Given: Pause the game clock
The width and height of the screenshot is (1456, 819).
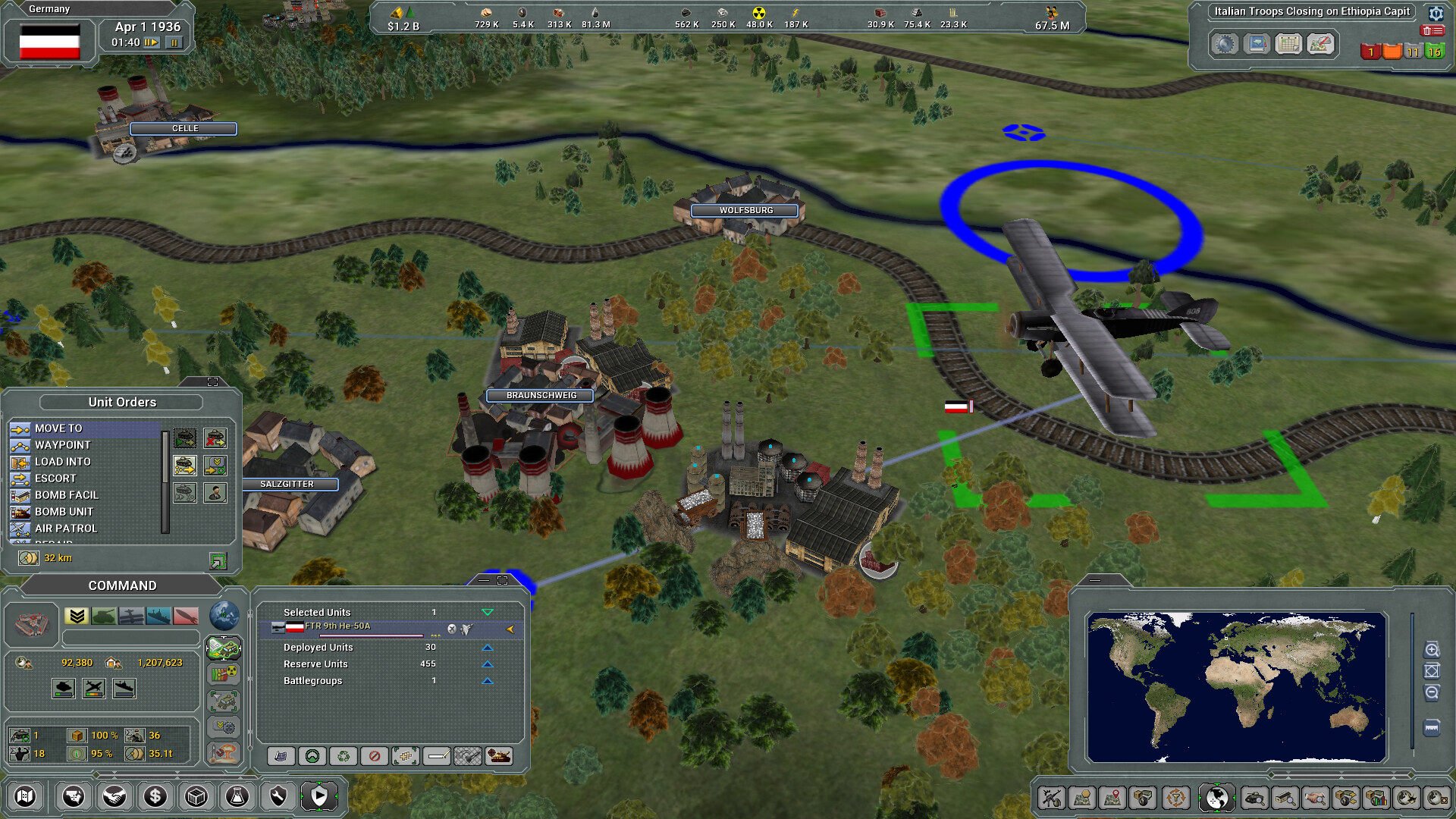Looking at the screenshot, I should [x=174, y=42].
